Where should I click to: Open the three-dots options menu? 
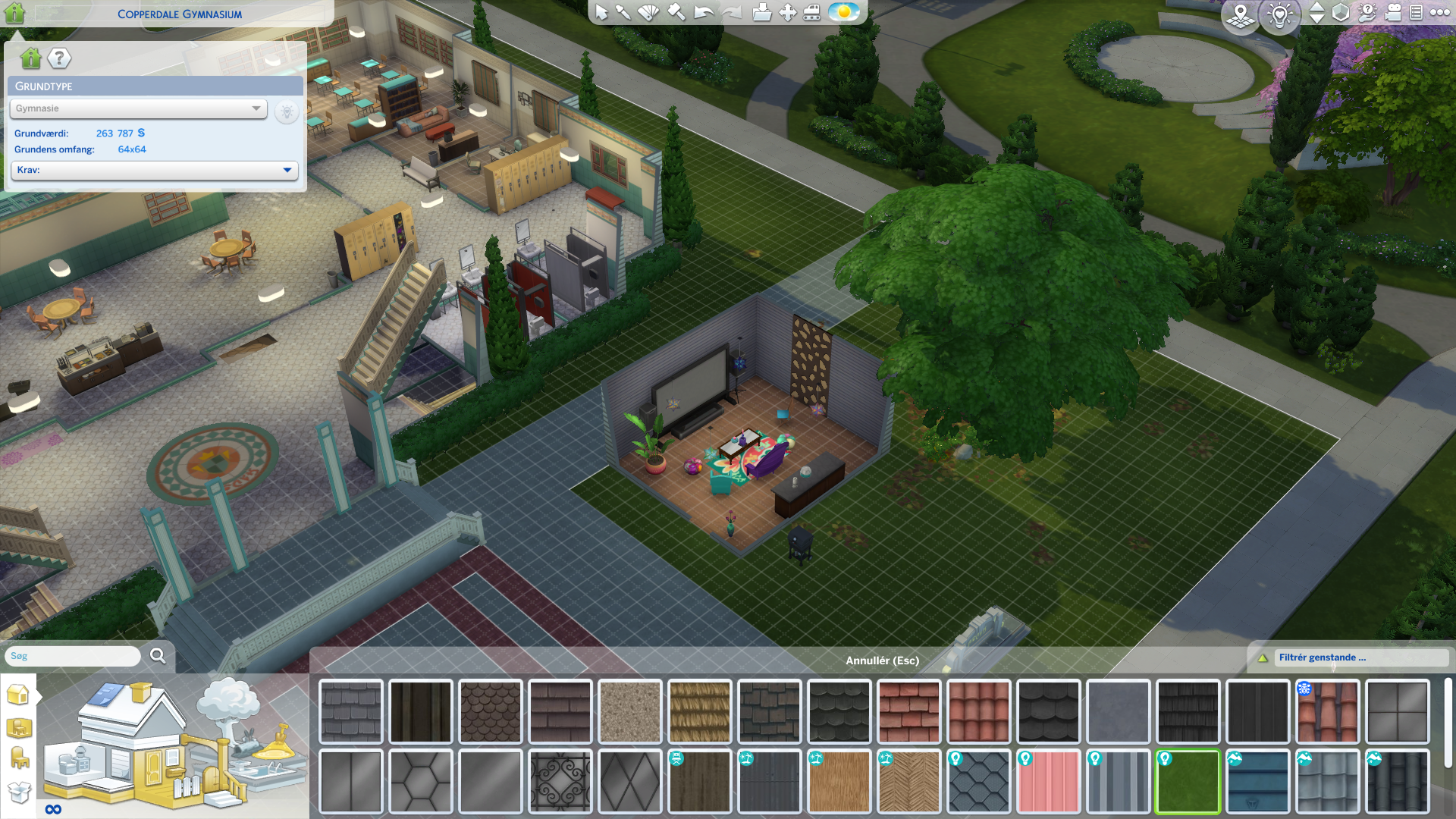click(1439, 13)
